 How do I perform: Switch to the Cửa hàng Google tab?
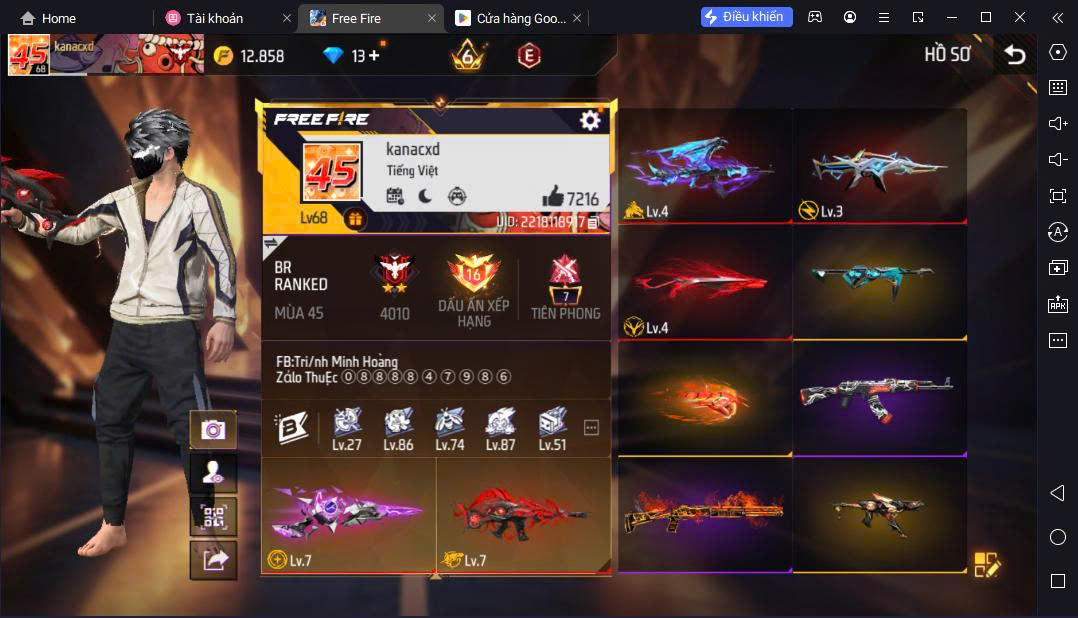pos(510,18)
